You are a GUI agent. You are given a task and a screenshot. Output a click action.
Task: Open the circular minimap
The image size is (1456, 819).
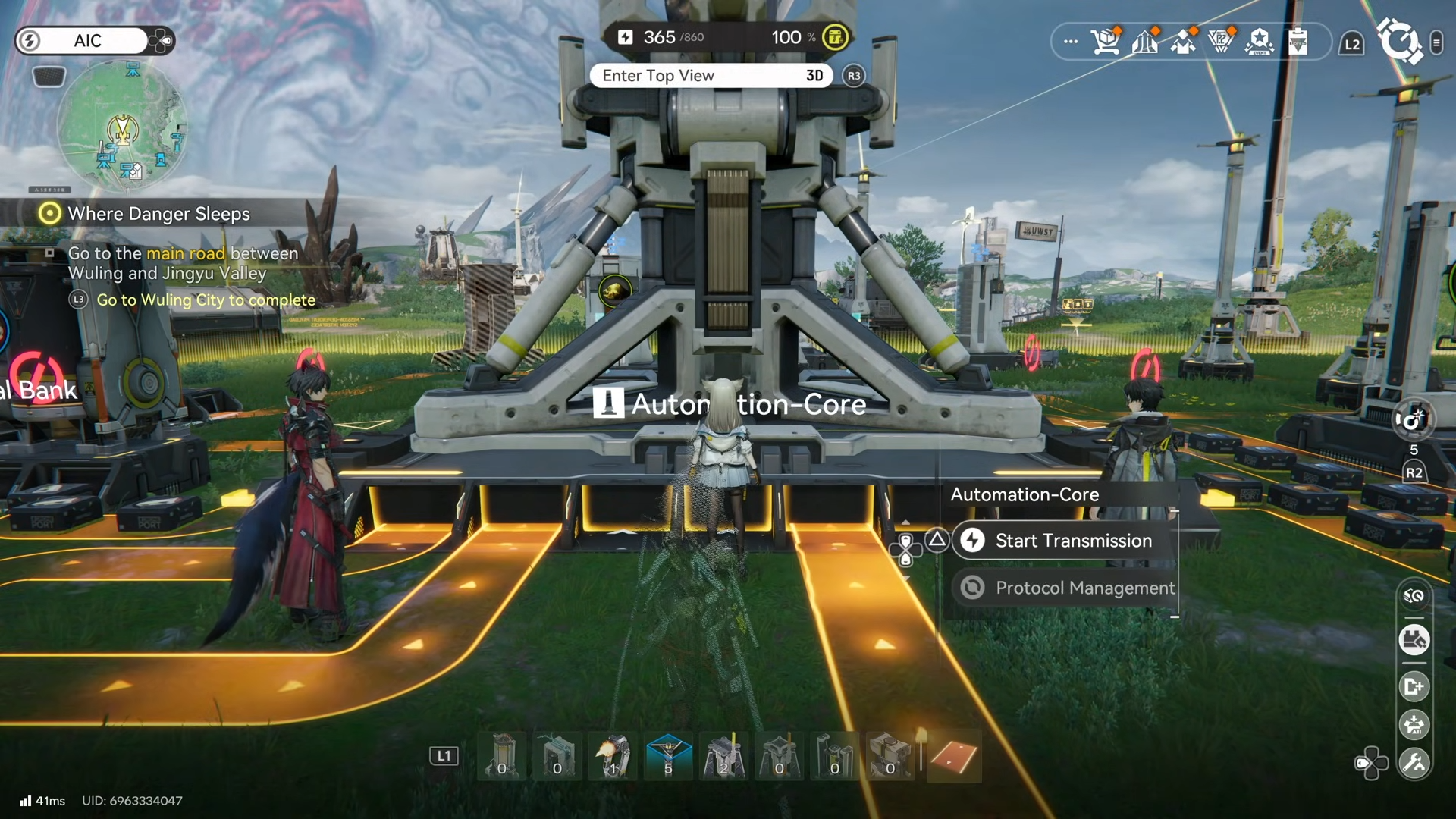pos(122,127)
